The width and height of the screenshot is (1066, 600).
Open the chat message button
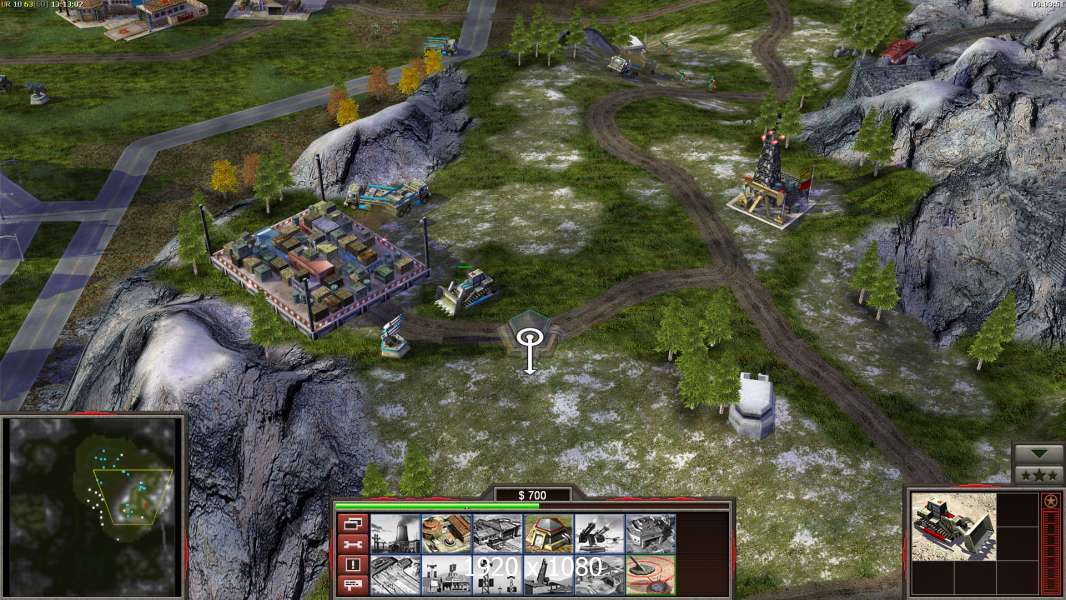click(351, 585)
